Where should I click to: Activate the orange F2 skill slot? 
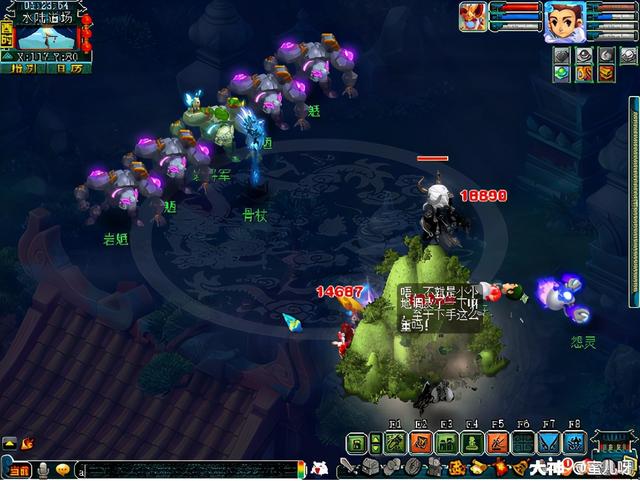coord(420,443)
